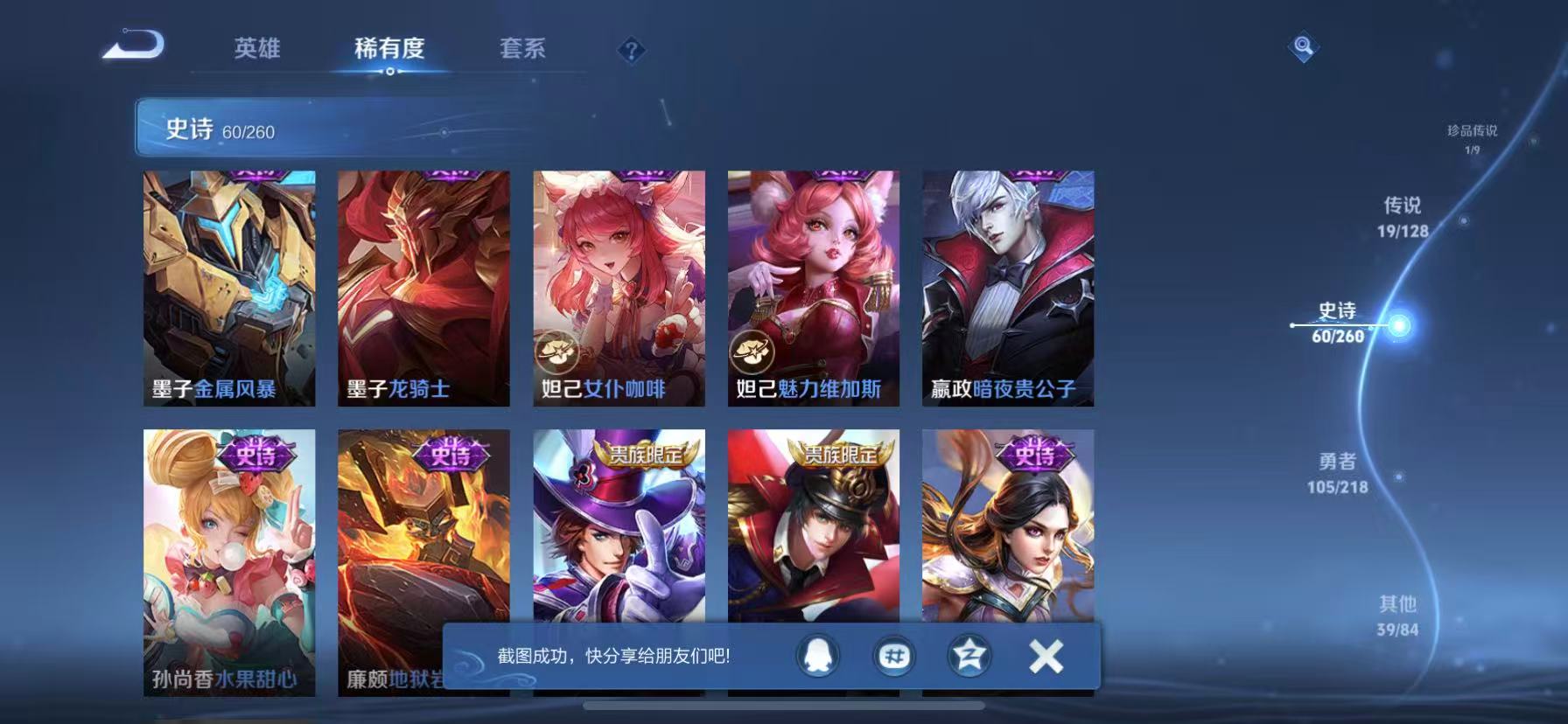Click the glowing 史诗 node on rarity path
The width and height of the screenshot is (1568, 724).
coord(1401,324)
